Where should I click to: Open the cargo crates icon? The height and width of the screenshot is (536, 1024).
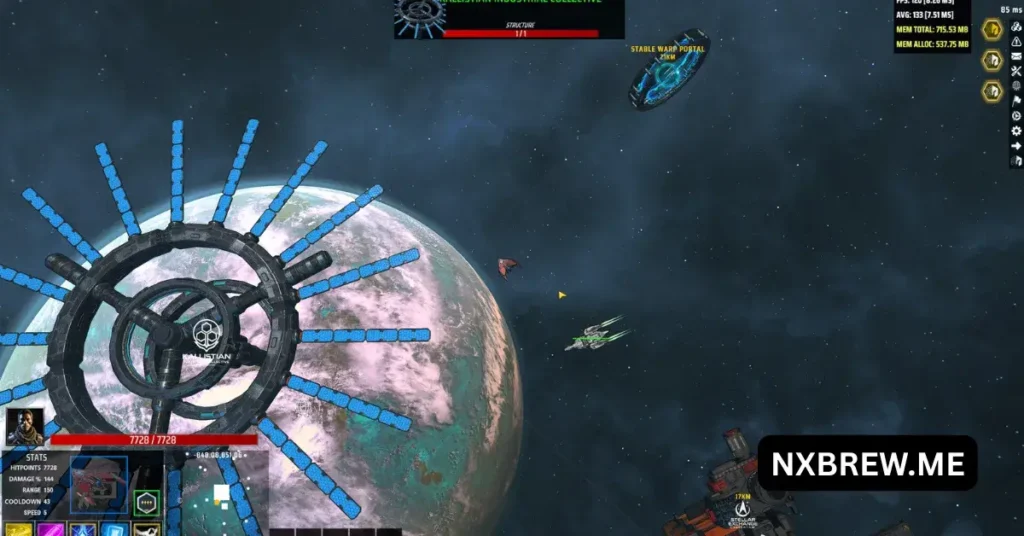tap(1017, 27)
